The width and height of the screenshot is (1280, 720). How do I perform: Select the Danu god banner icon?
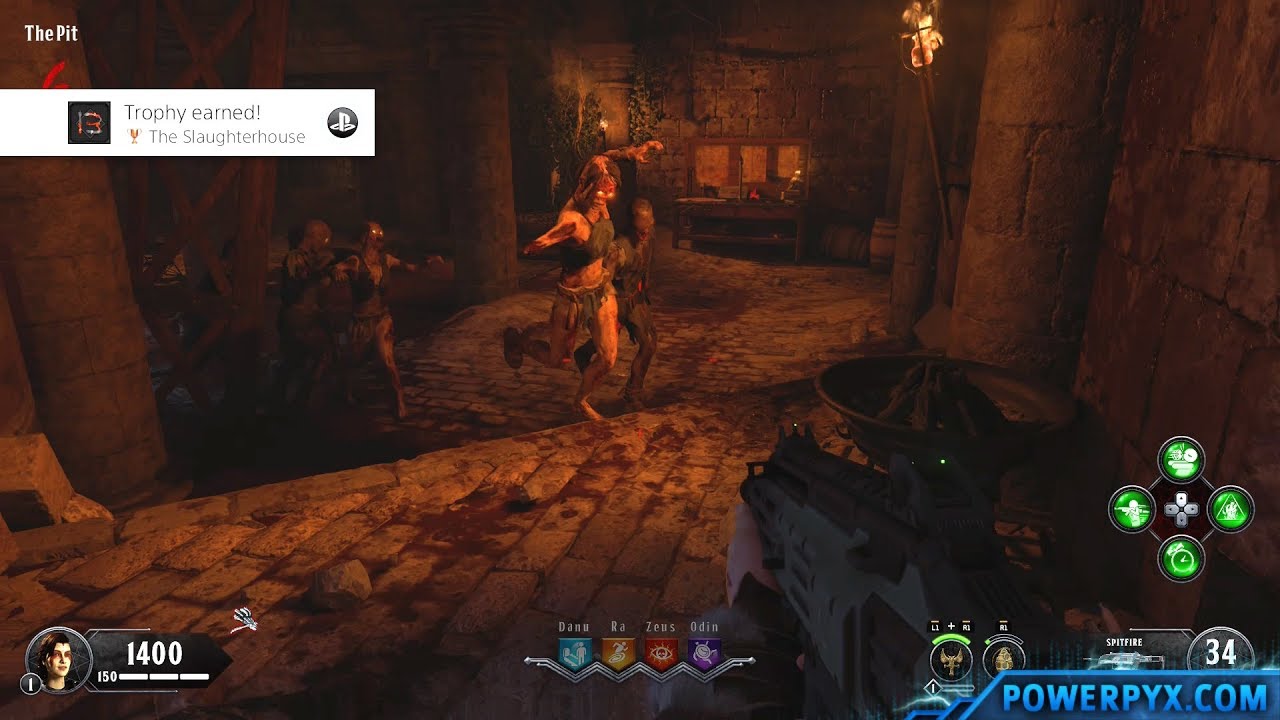[x=575, y=652]
